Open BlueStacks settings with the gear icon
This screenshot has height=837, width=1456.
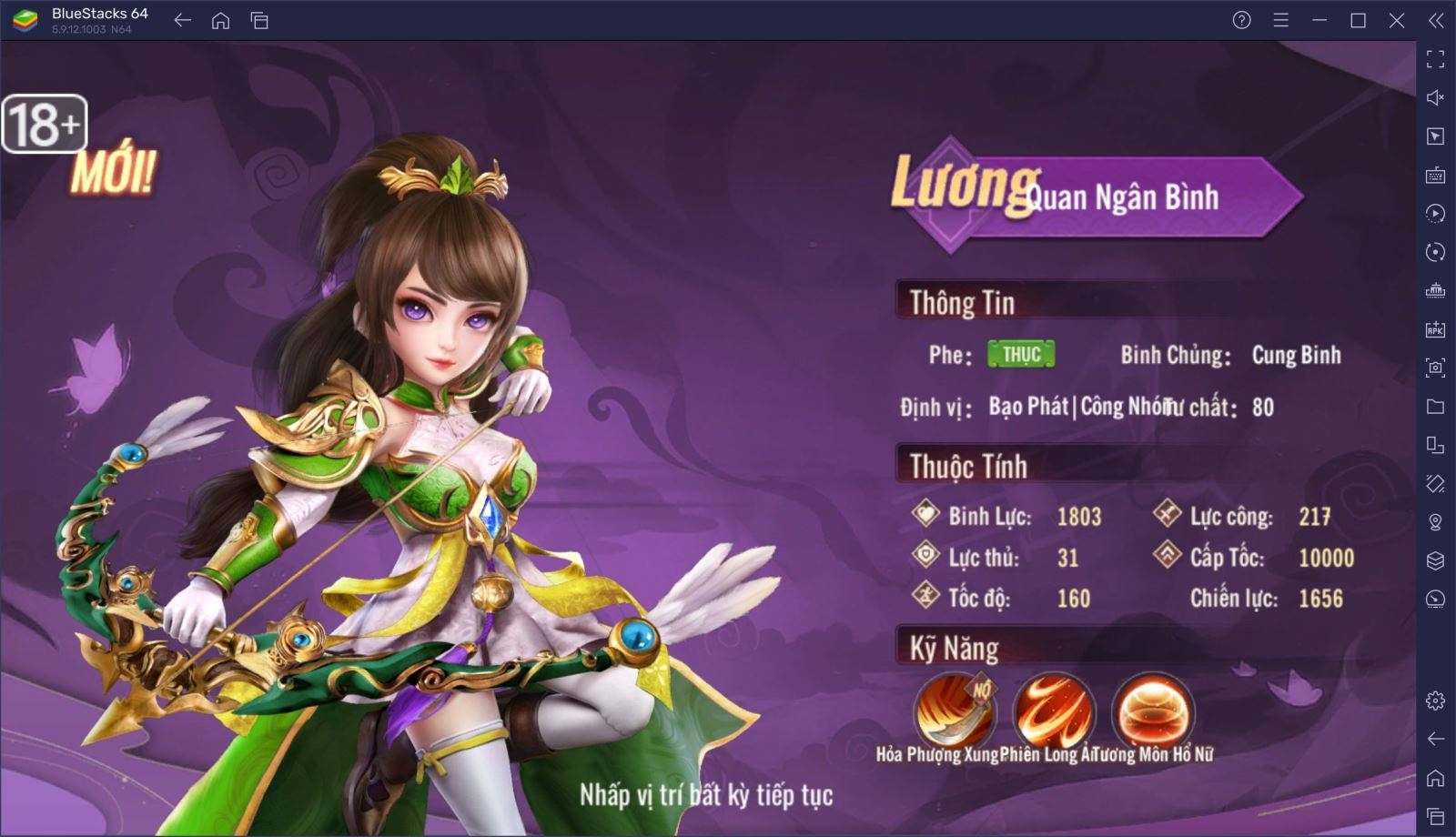1436,701
